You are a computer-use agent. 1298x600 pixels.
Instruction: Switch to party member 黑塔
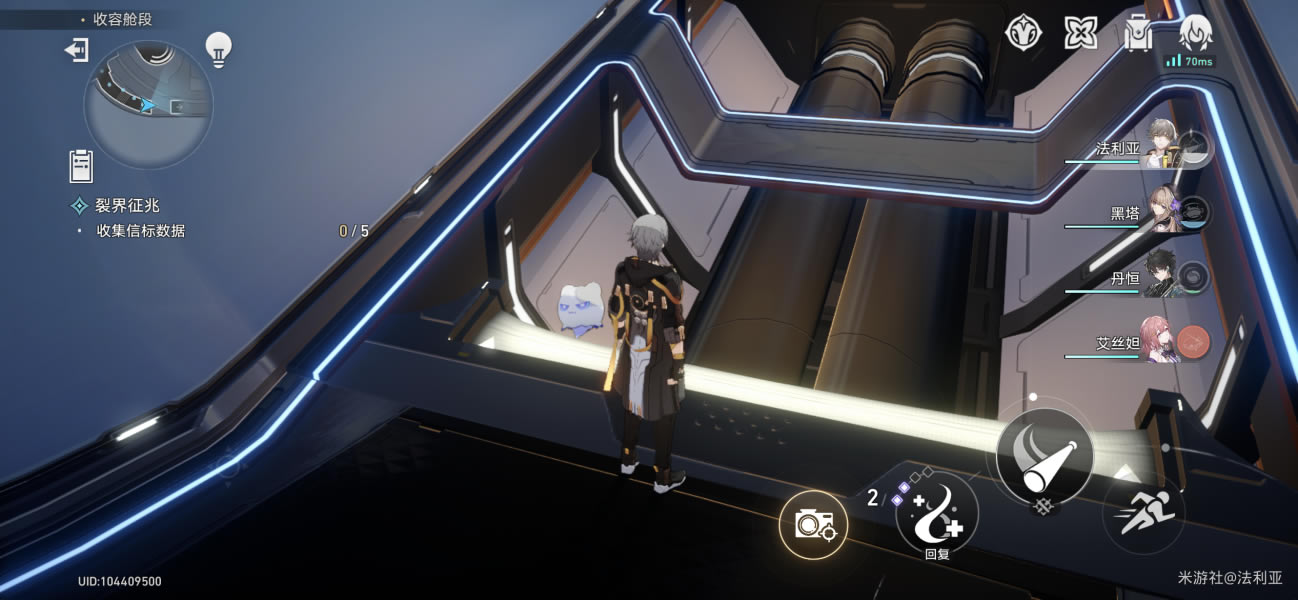coord(1162,213)
